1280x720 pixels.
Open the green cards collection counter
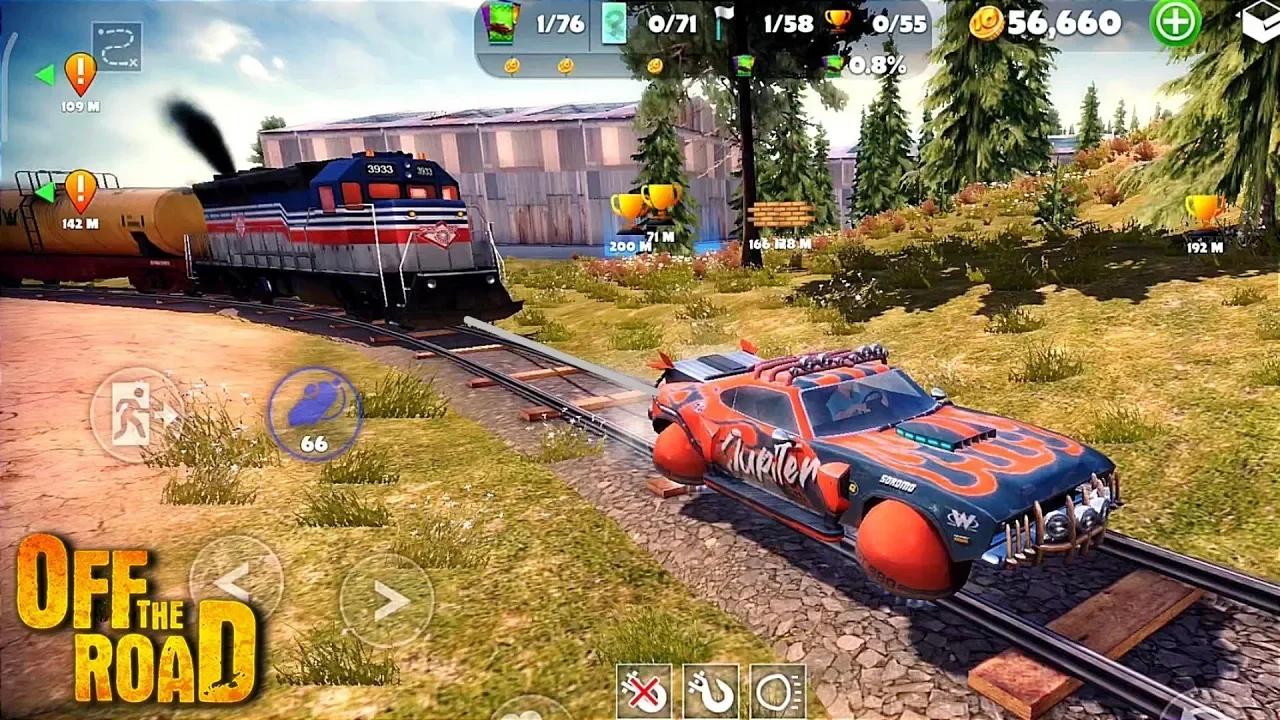click(x=501, y=24)
